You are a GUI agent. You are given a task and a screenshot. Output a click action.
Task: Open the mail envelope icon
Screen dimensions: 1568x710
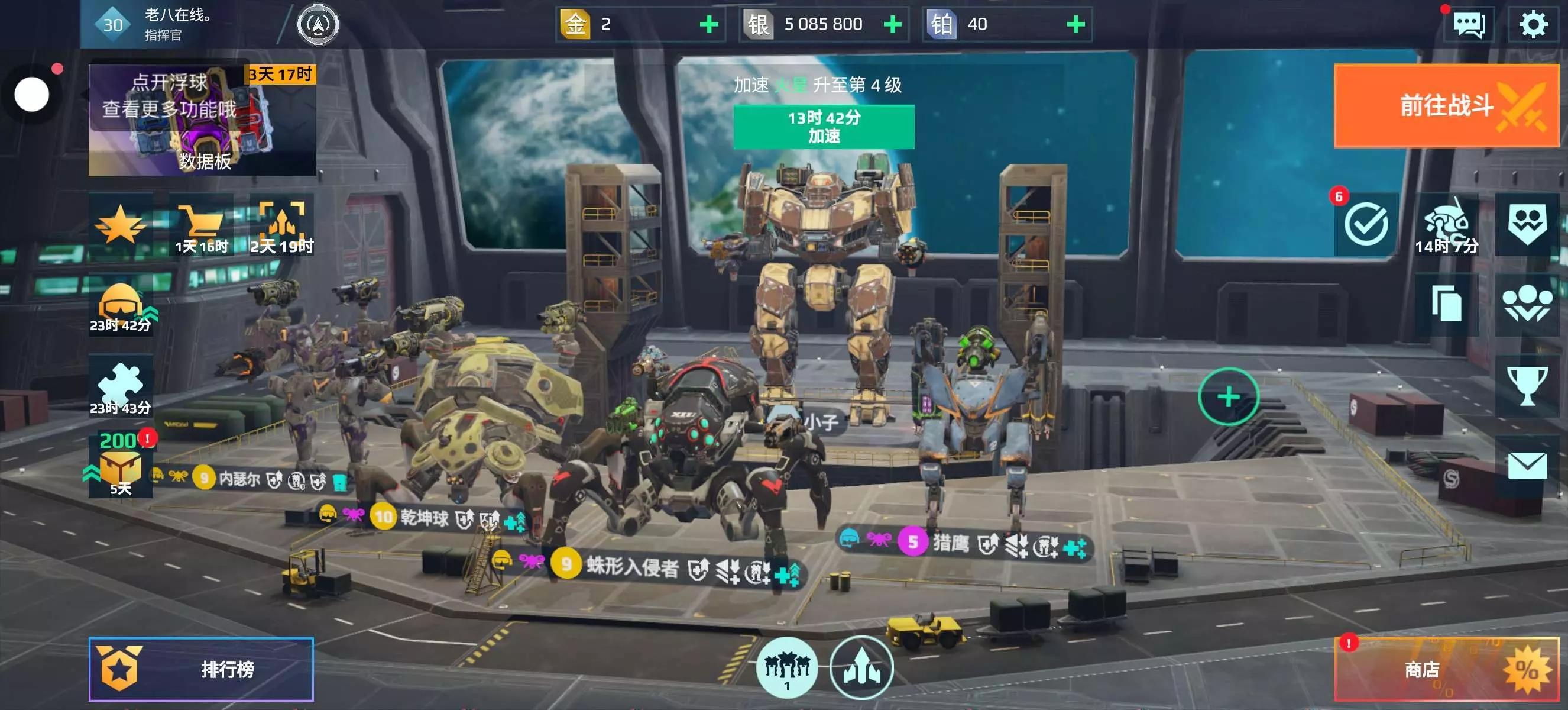tap(1527, 466)
